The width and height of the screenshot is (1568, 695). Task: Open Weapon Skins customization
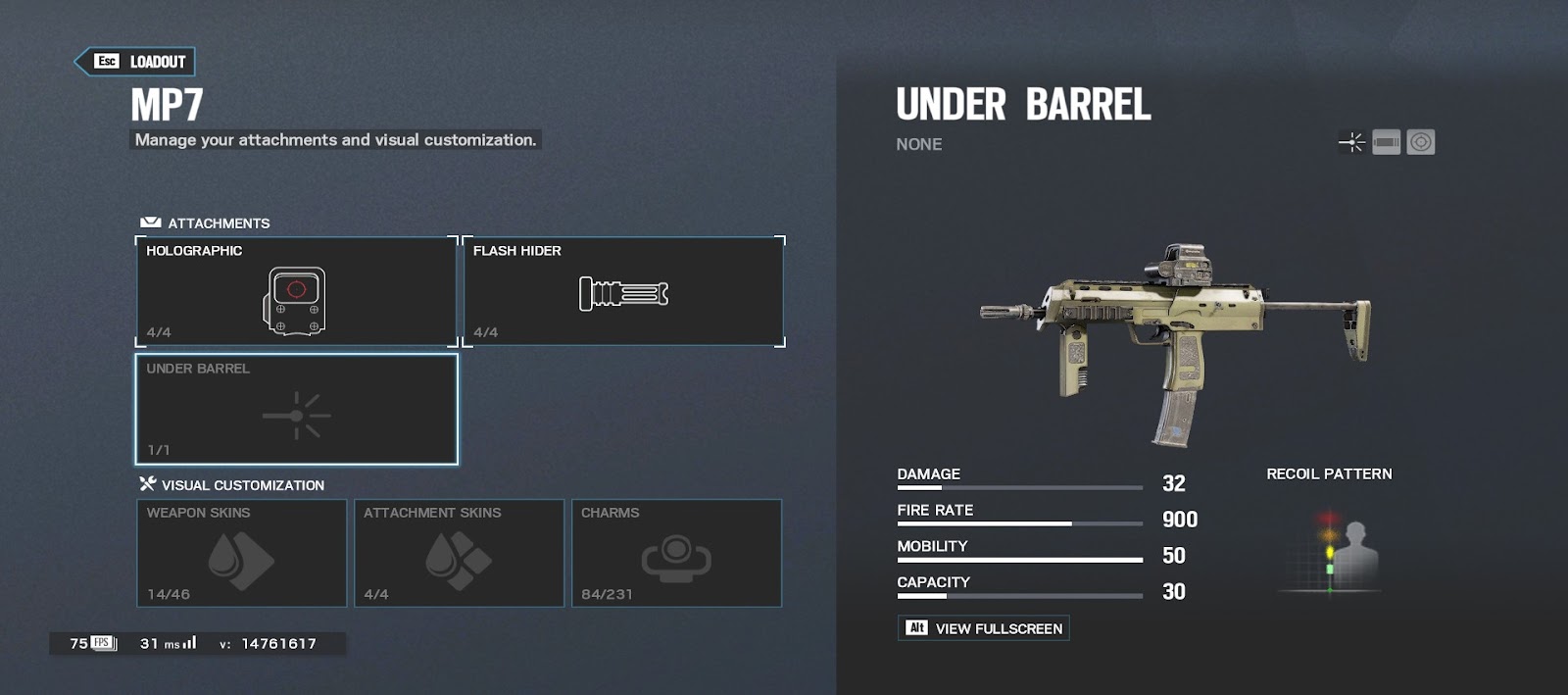[x=241, y=553]
